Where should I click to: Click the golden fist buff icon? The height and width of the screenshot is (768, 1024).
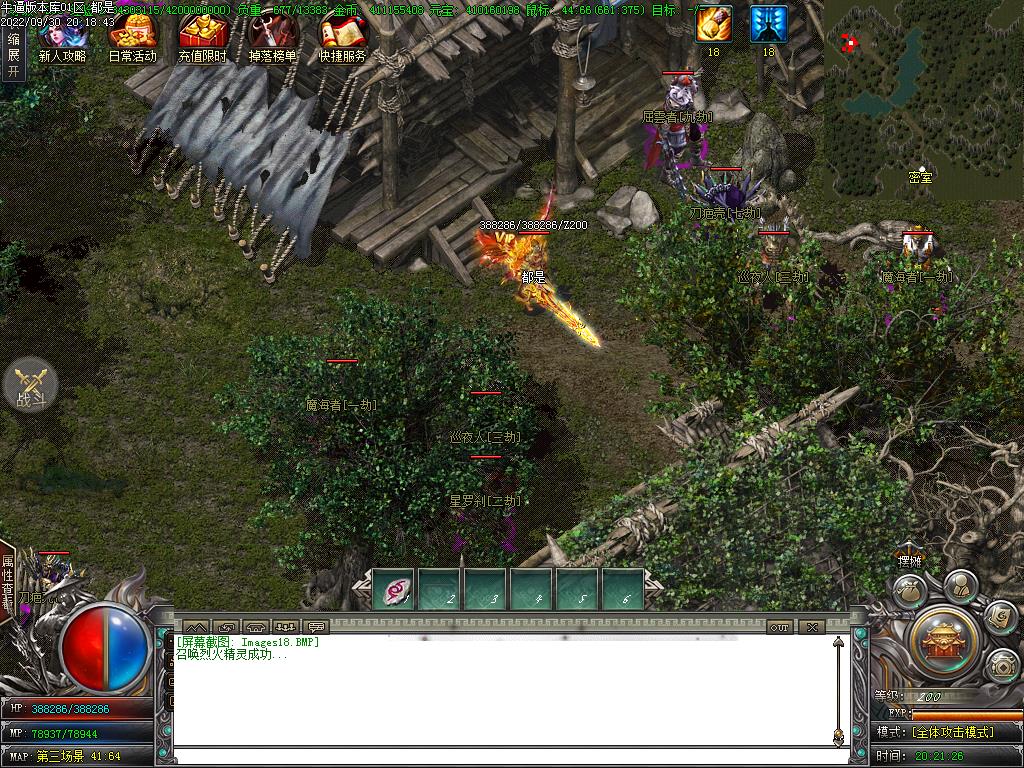(713, 24)
